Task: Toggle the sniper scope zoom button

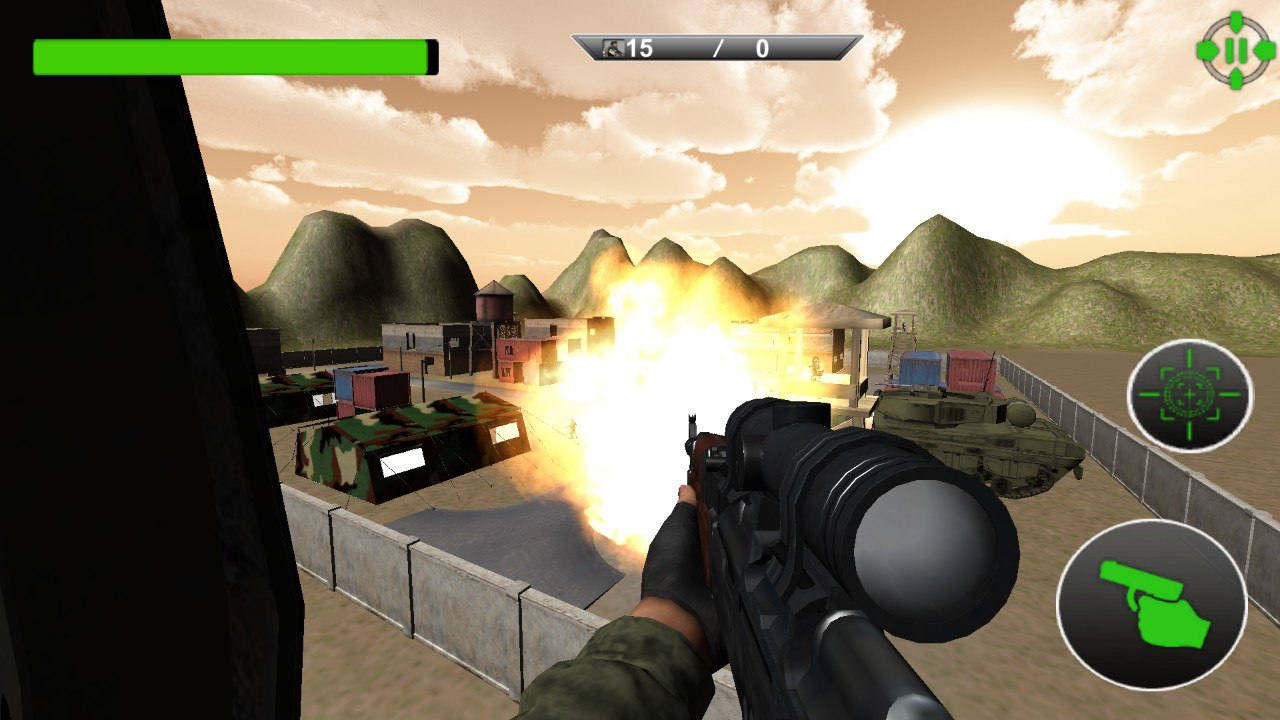Action: point(1189,395)
